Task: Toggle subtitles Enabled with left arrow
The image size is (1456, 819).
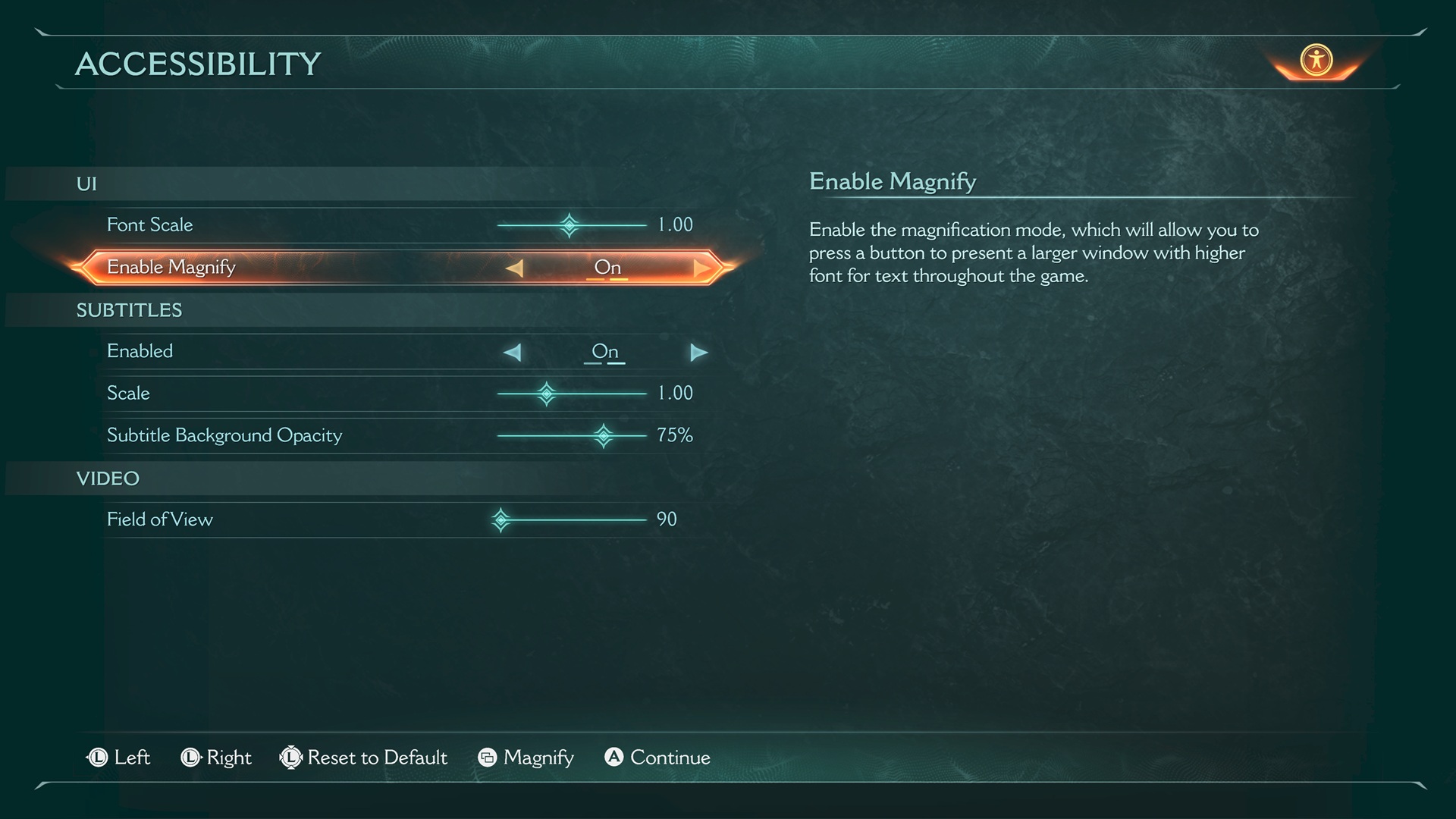Action: pos(513,353)
